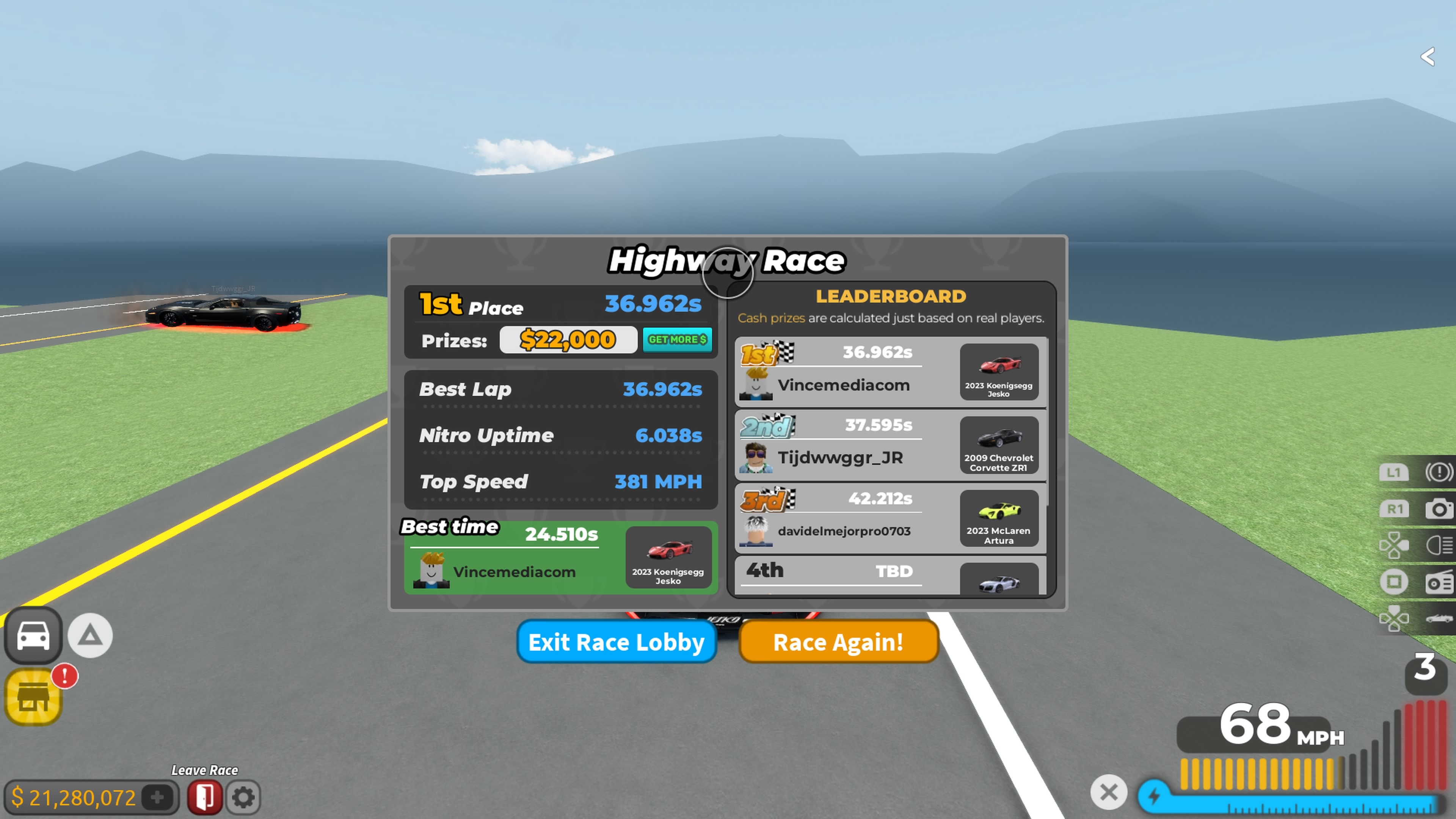The image size is (1456, 819).
Task: Open settings with the gear icon
Action: [x=243, y=797]
